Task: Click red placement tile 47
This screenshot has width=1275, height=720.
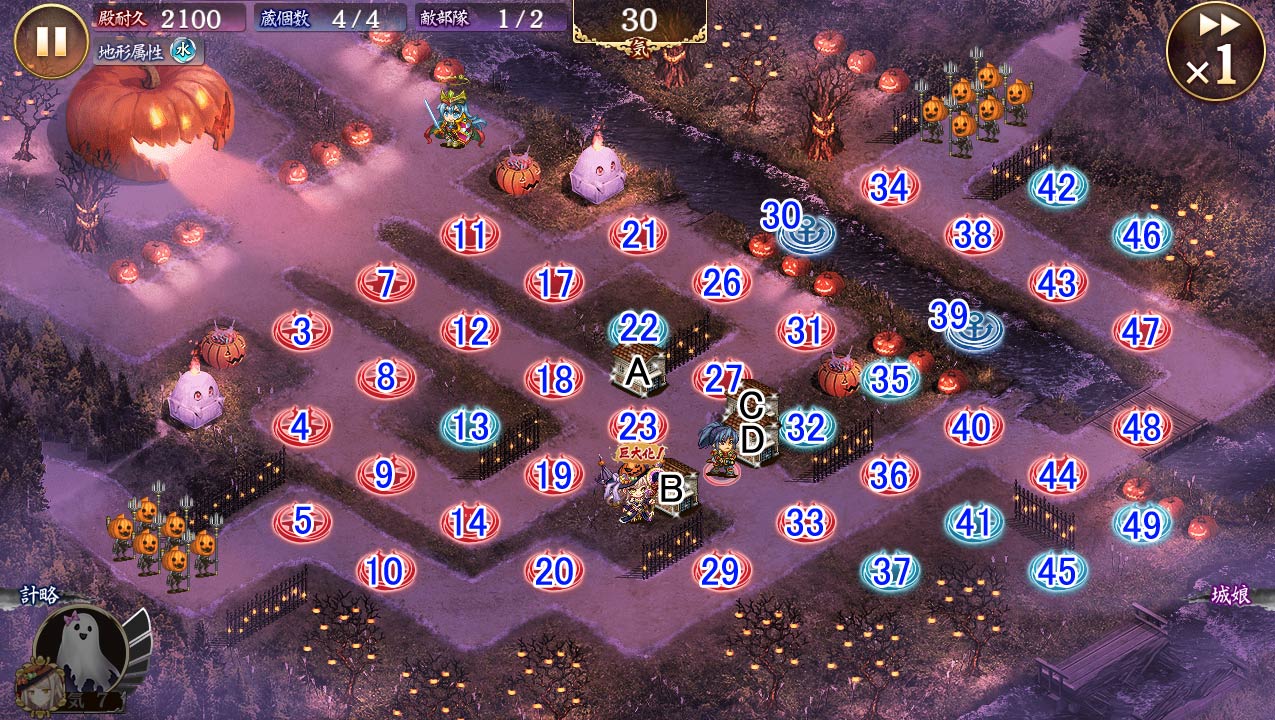Action: click(1141, 331)
